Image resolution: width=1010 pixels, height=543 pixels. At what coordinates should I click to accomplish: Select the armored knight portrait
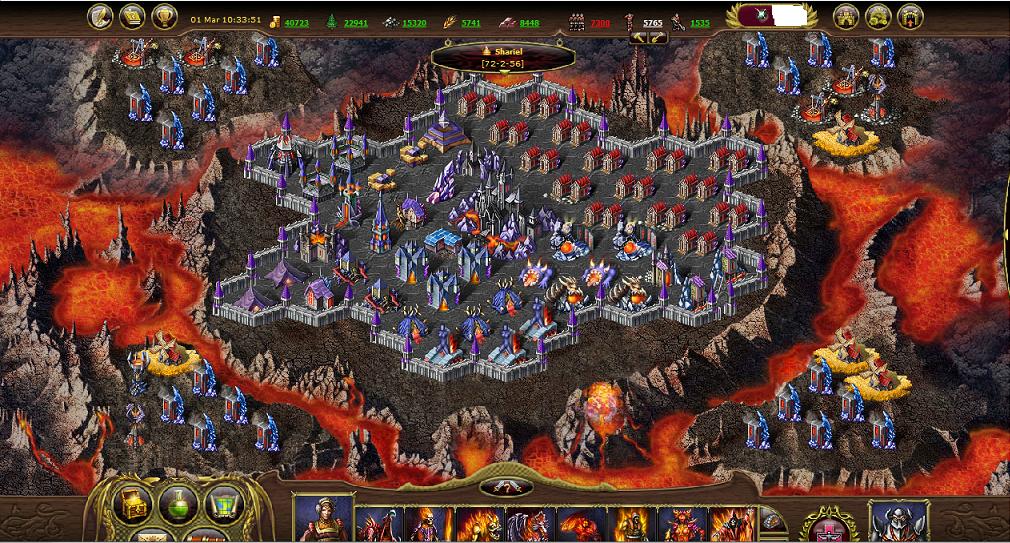898,521
